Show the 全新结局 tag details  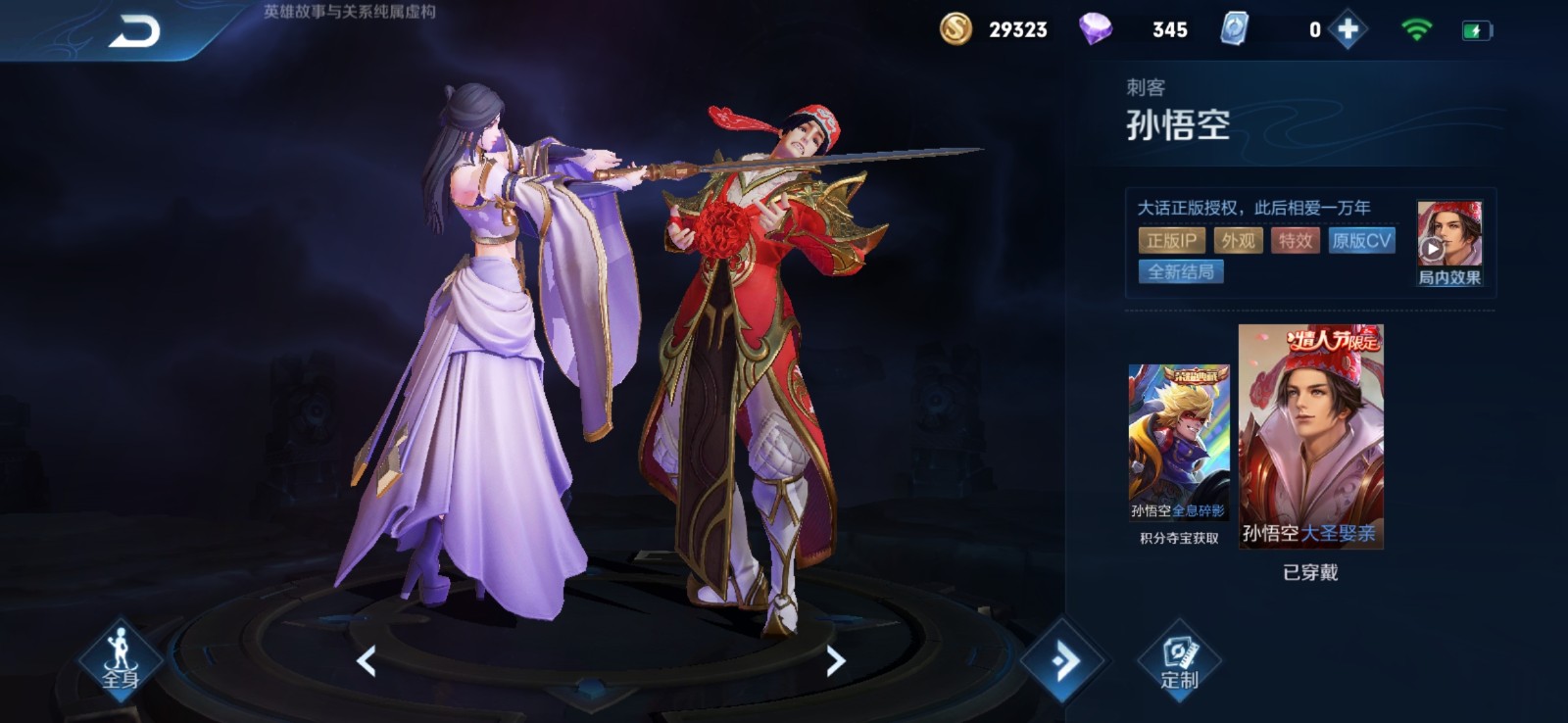[x=1181, y=272]
